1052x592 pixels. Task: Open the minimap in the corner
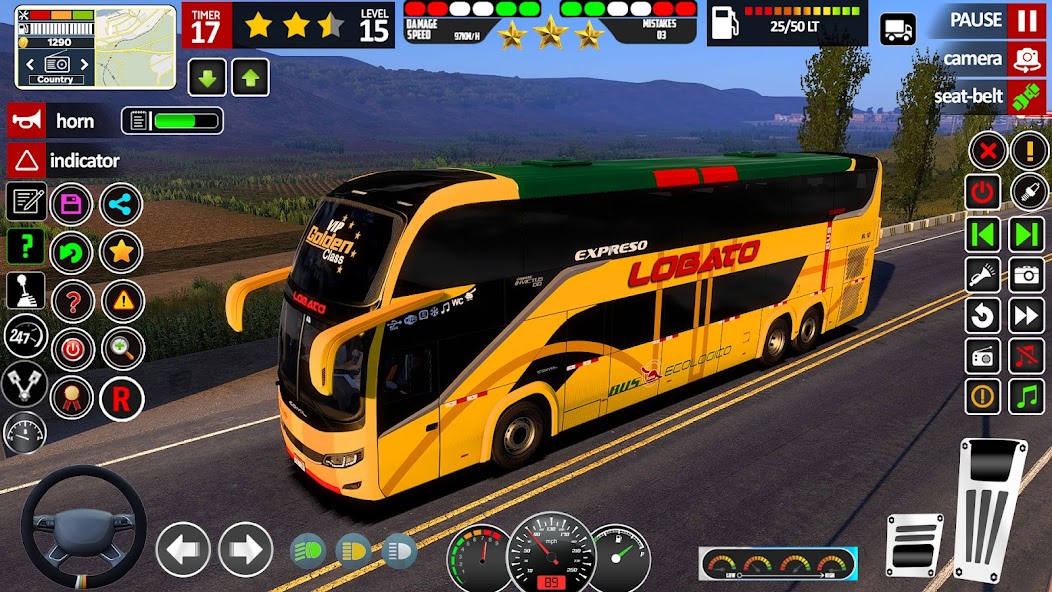coord(96,46)
